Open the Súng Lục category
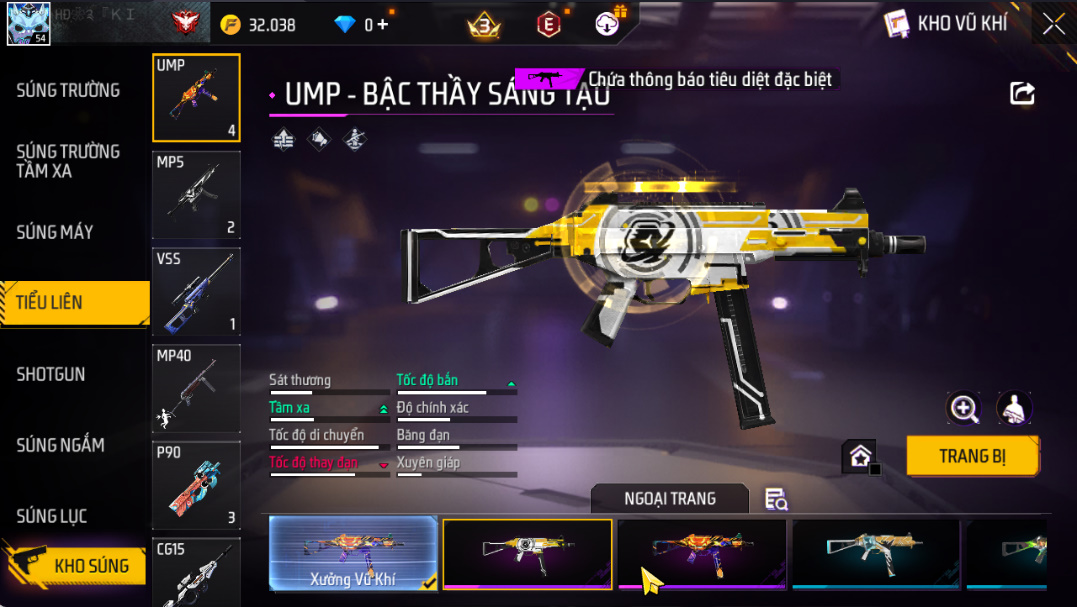Viewport: 1077px width, 607px height. pyautogui.click(x=52, y=516)
